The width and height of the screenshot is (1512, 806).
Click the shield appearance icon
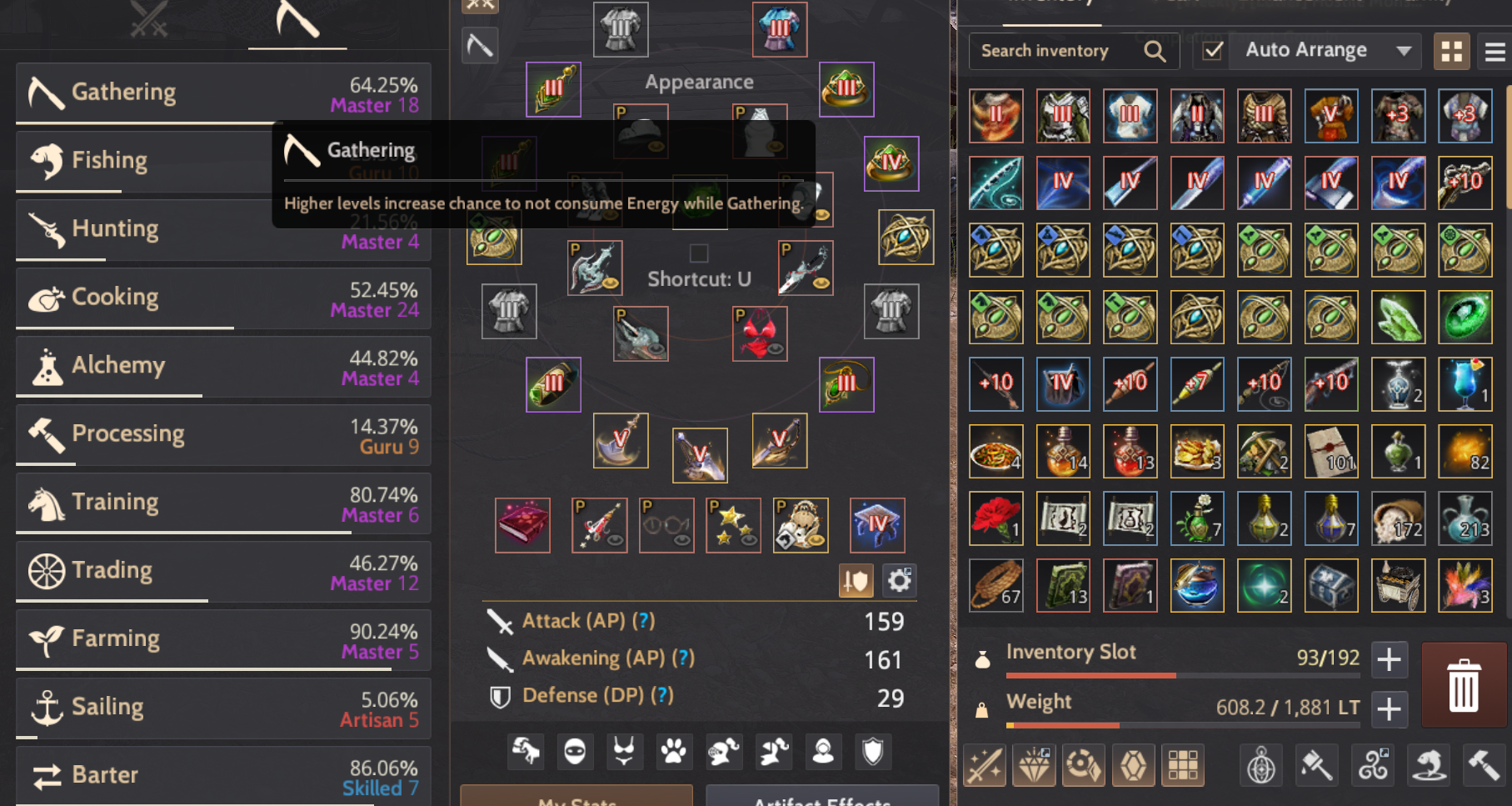[x=873, y=751]
